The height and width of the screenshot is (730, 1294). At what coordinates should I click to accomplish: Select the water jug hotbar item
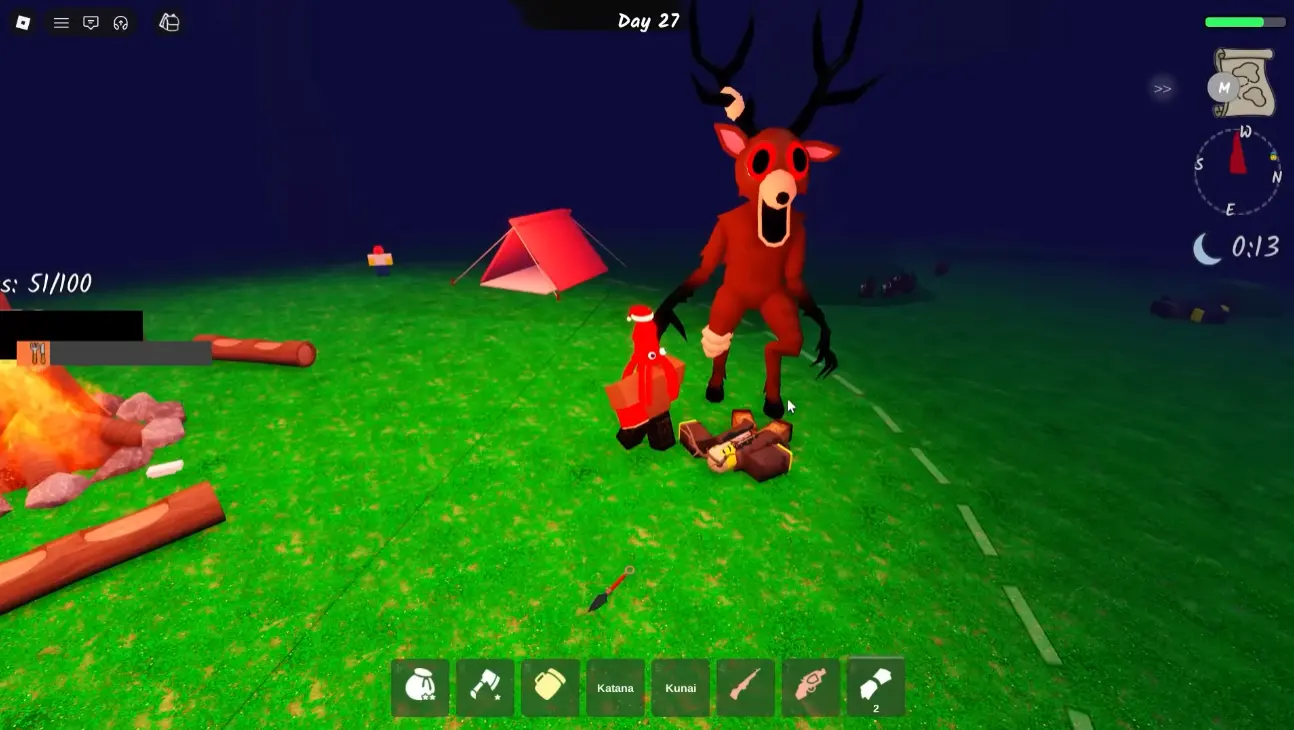(x=550, y=687)
